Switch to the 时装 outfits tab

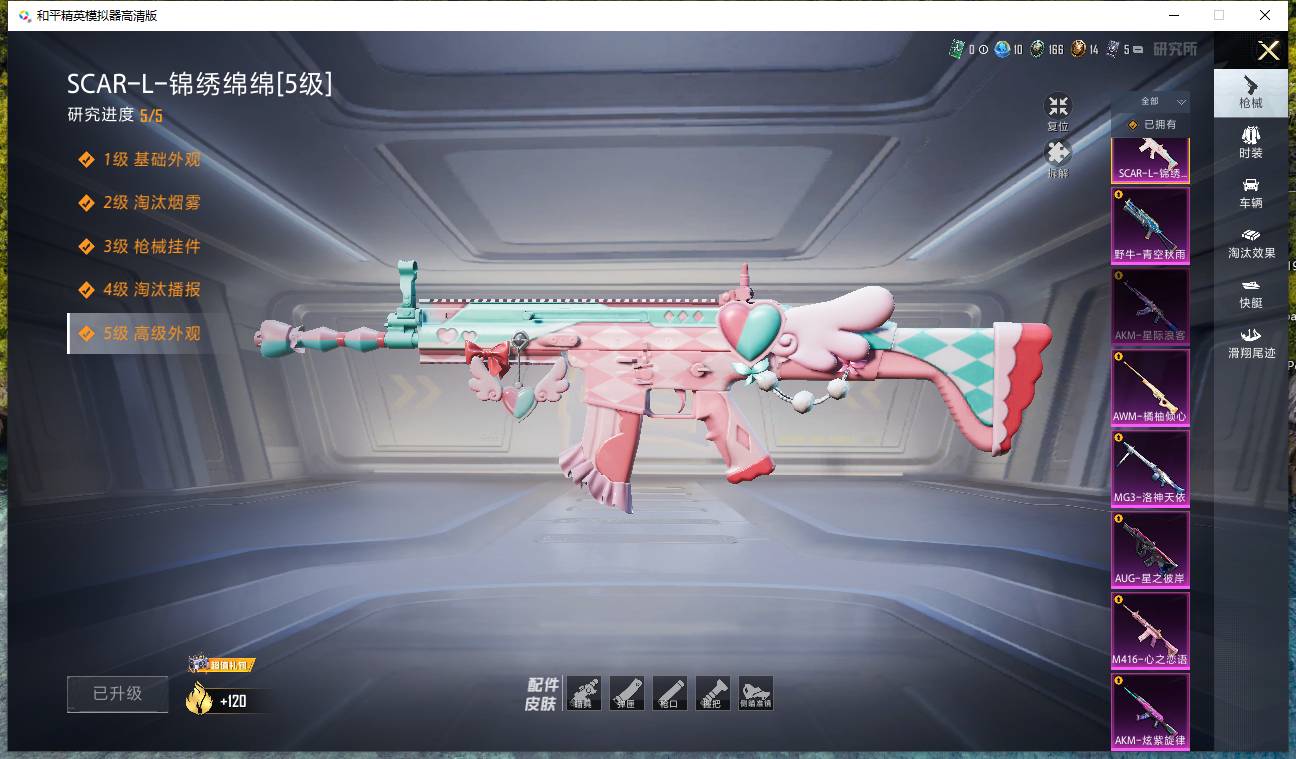pyautogui.click(x=1250, y=142)
